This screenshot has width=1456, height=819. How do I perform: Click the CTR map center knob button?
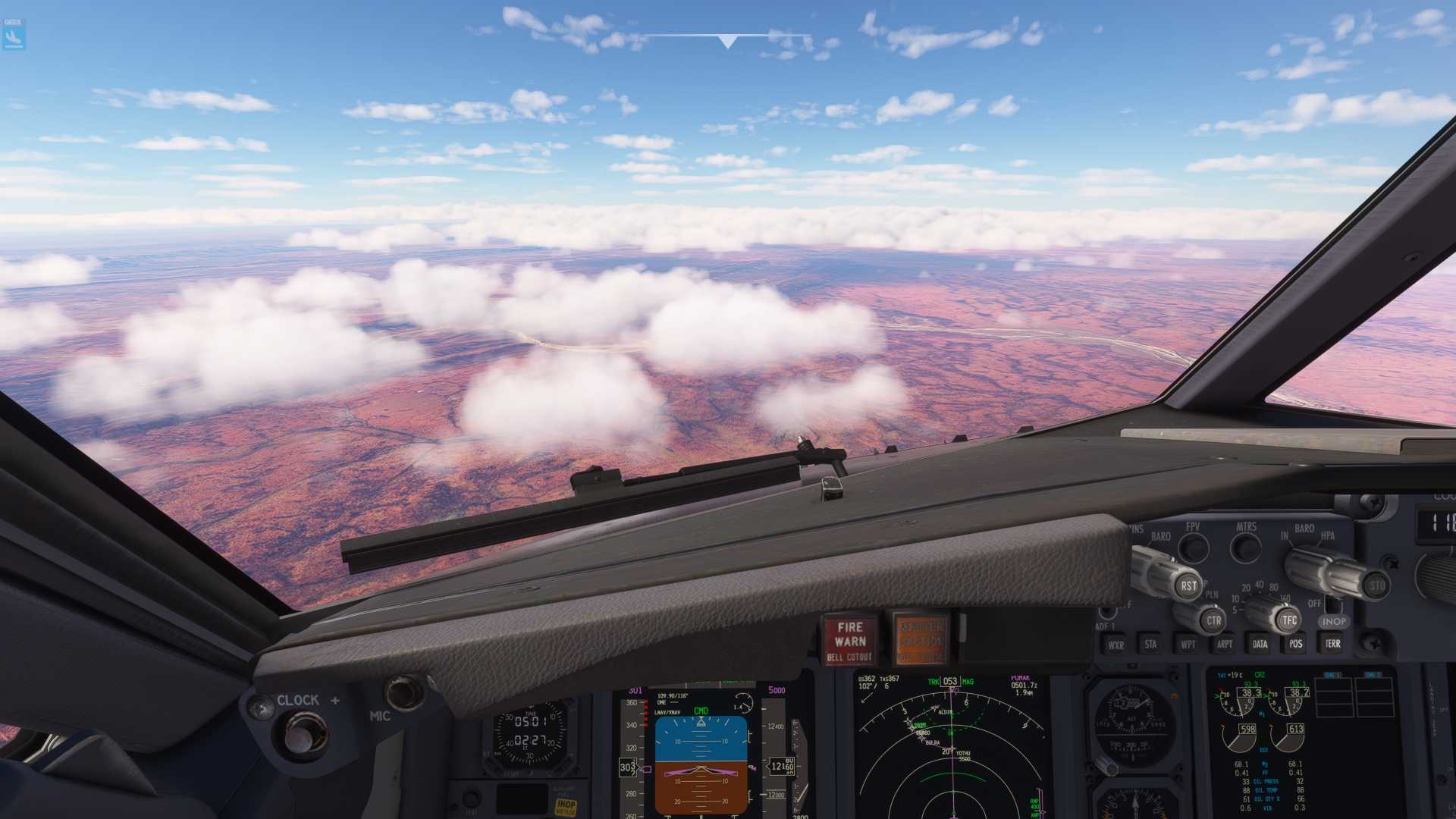[x=1213, y=620]
